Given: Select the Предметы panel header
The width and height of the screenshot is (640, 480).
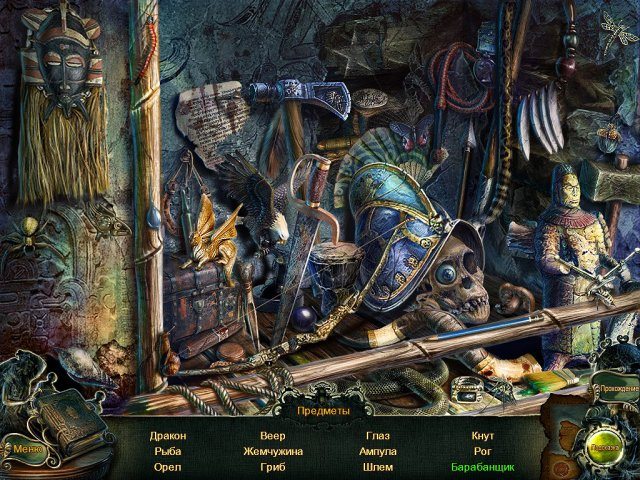Looking at the screenshot, I should (x=323, y=410).
